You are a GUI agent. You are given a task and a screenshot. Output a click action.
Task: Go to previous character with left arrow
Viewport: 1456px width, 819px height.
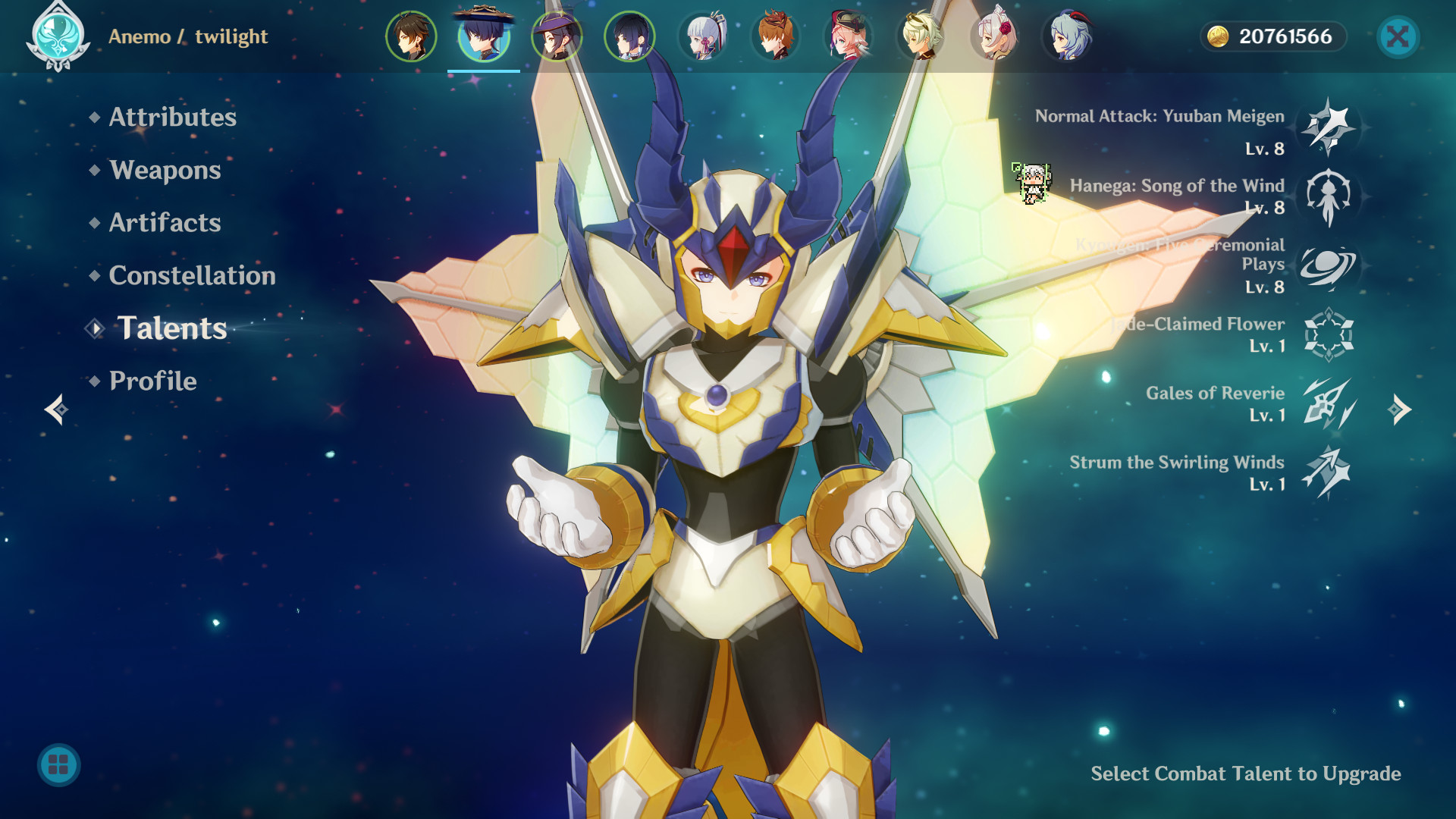pyautogui.click(x=55, y=409)
